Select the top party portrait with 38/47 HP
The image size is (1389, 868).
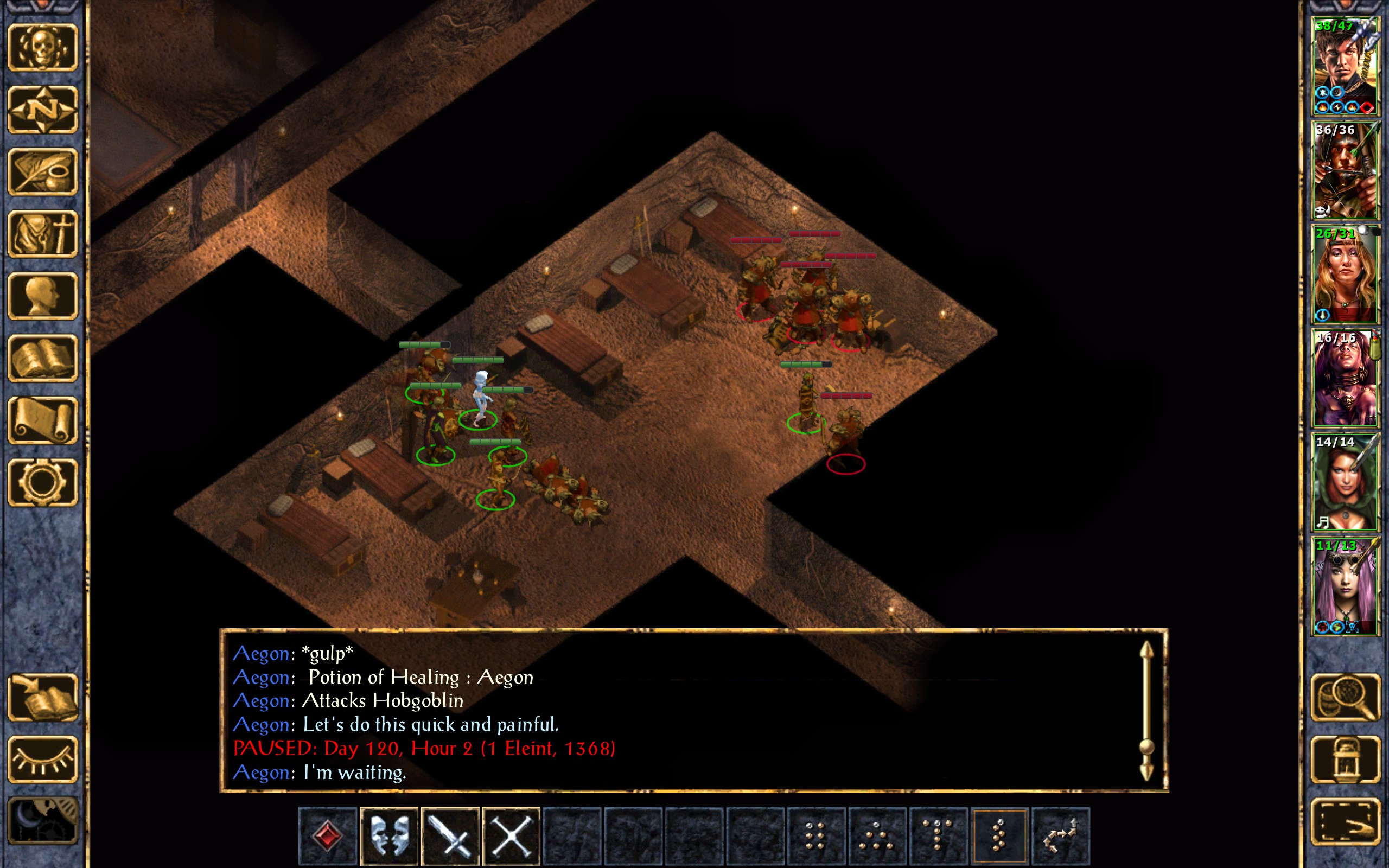[x=1345, y=67]
